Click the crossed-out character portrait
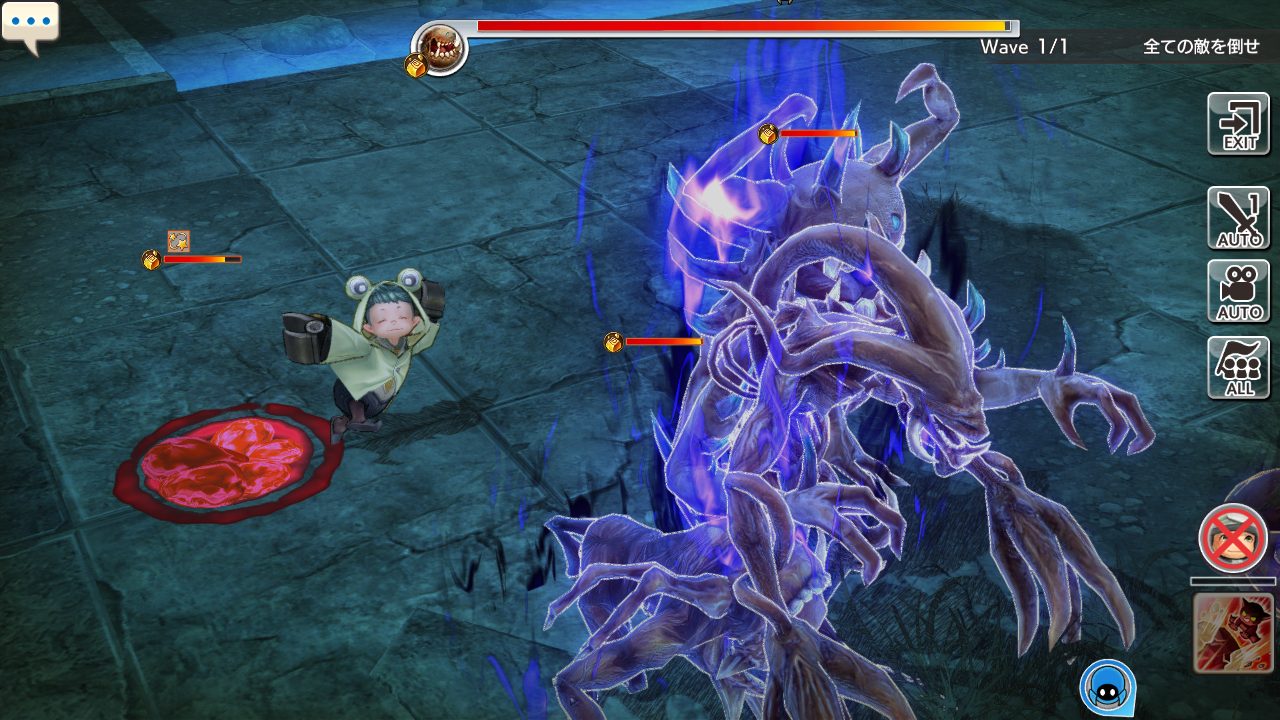1280x720 pixels. [1233, 538]
